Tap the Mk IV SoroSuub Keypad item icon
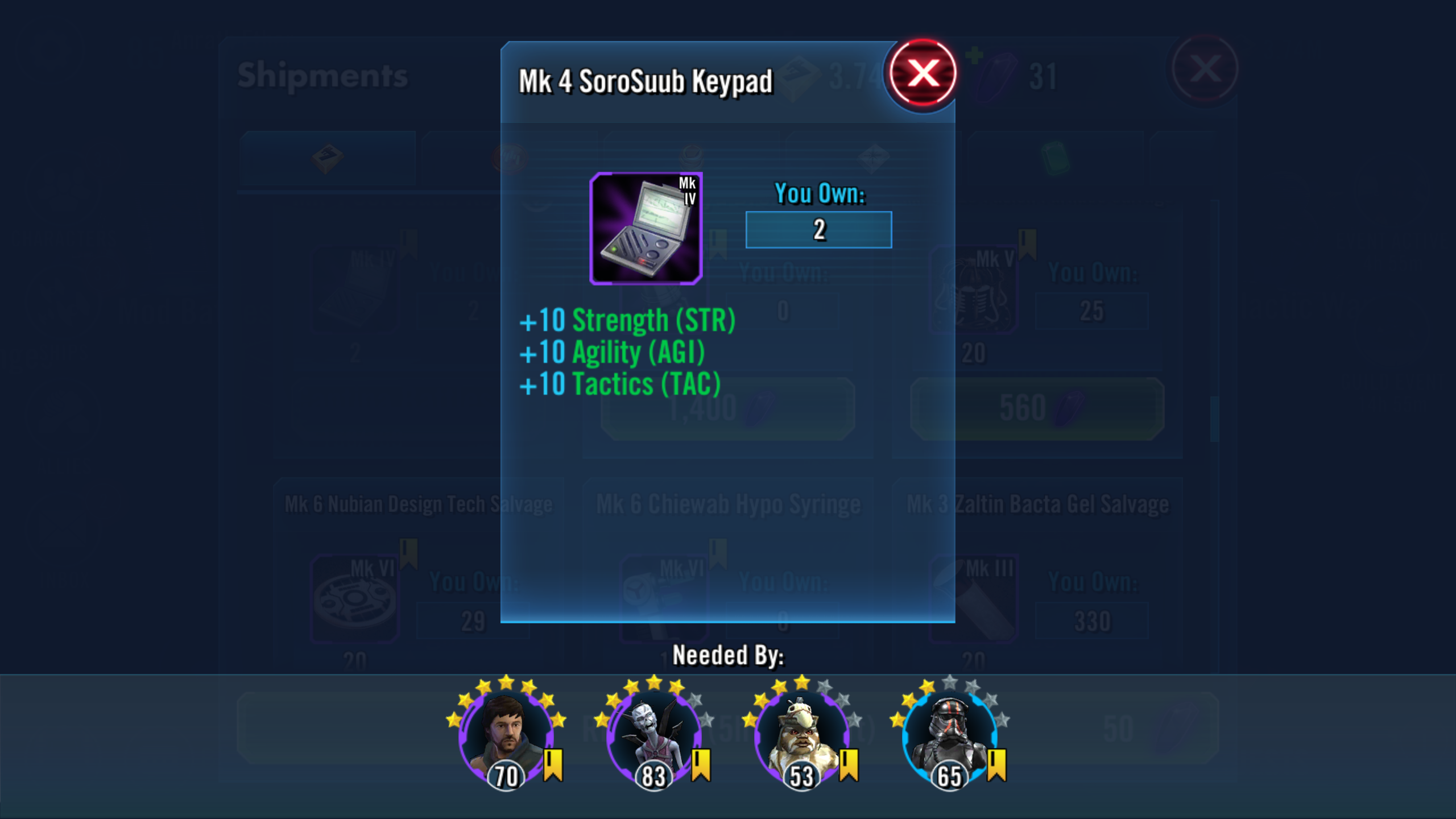The width and height of the screenshot is (1456, 819). [646, 229]
